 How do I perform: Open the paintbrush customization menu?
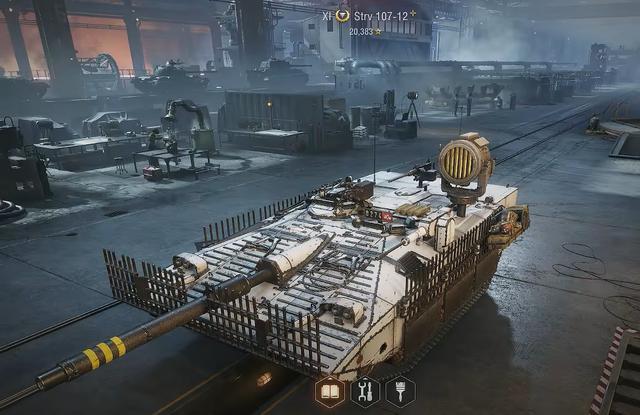[400, 391]
